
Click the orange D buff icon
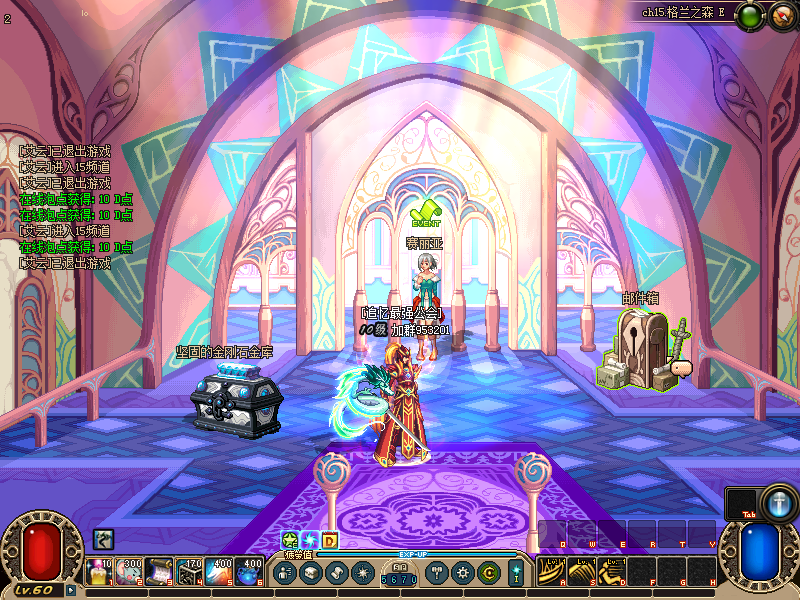[x=329, y=540]
